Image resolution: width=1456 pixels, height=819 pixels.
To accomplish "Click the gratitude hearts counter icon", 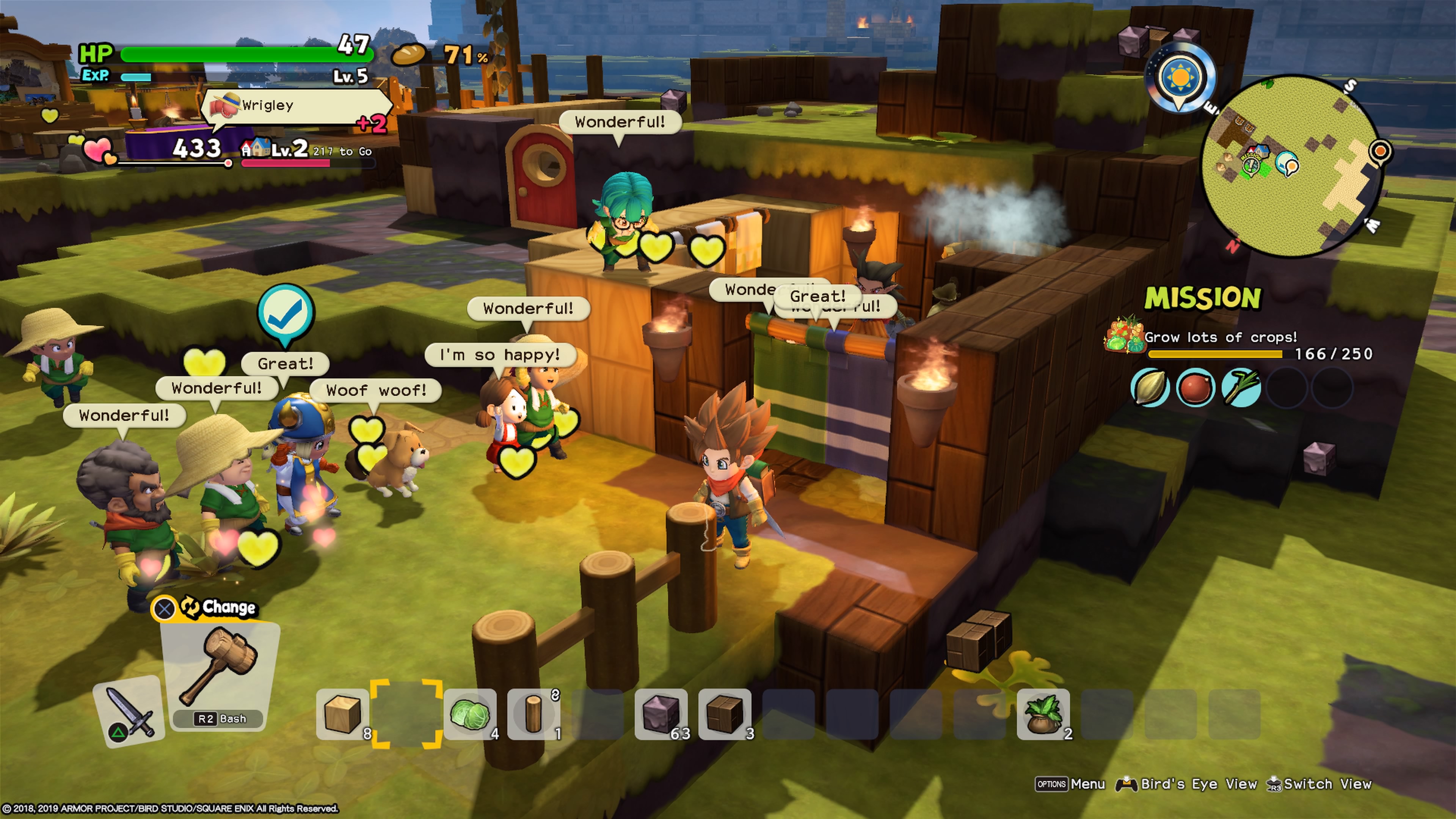I will coord(98,149).
